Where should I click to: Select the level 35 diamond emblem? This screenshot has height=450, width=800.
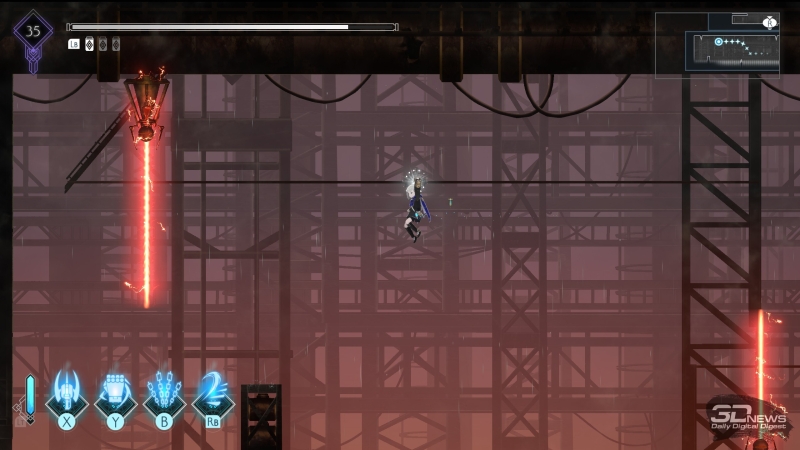click(x=33, y=31)
